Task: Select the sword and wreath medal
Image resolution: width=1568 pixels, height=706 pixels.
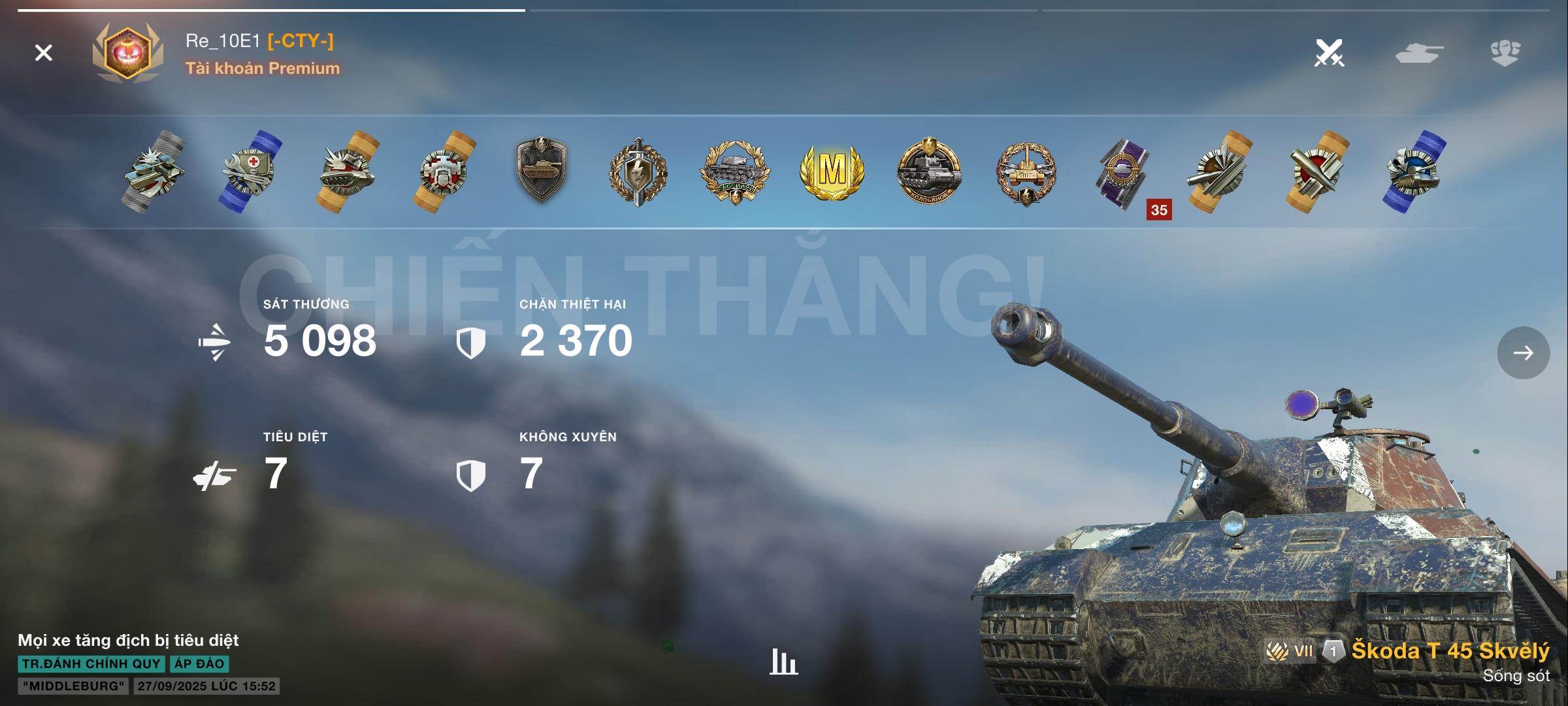Action: point(638,171)
